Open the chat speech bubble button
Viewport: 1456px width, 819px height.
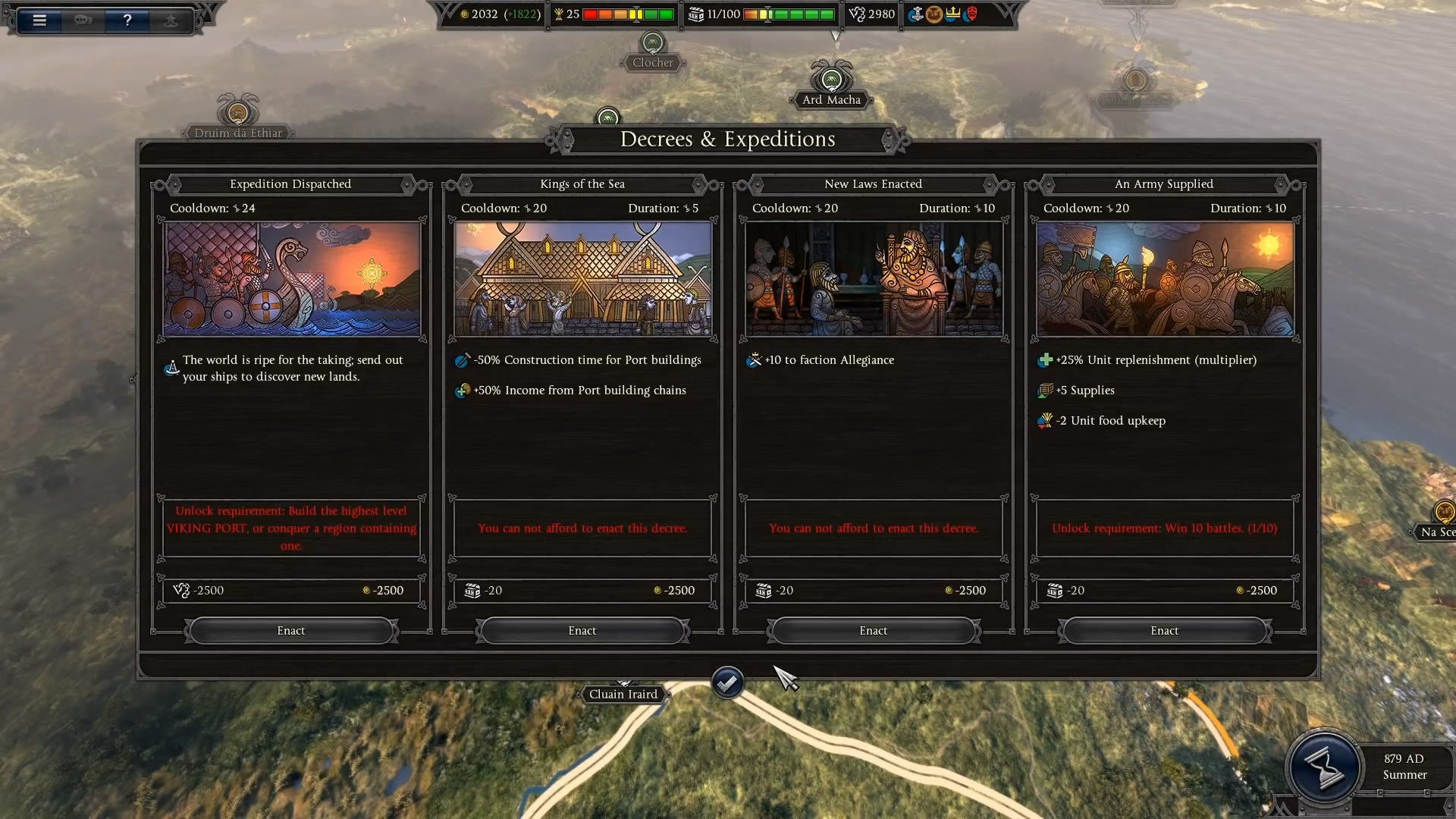[83, 20]
